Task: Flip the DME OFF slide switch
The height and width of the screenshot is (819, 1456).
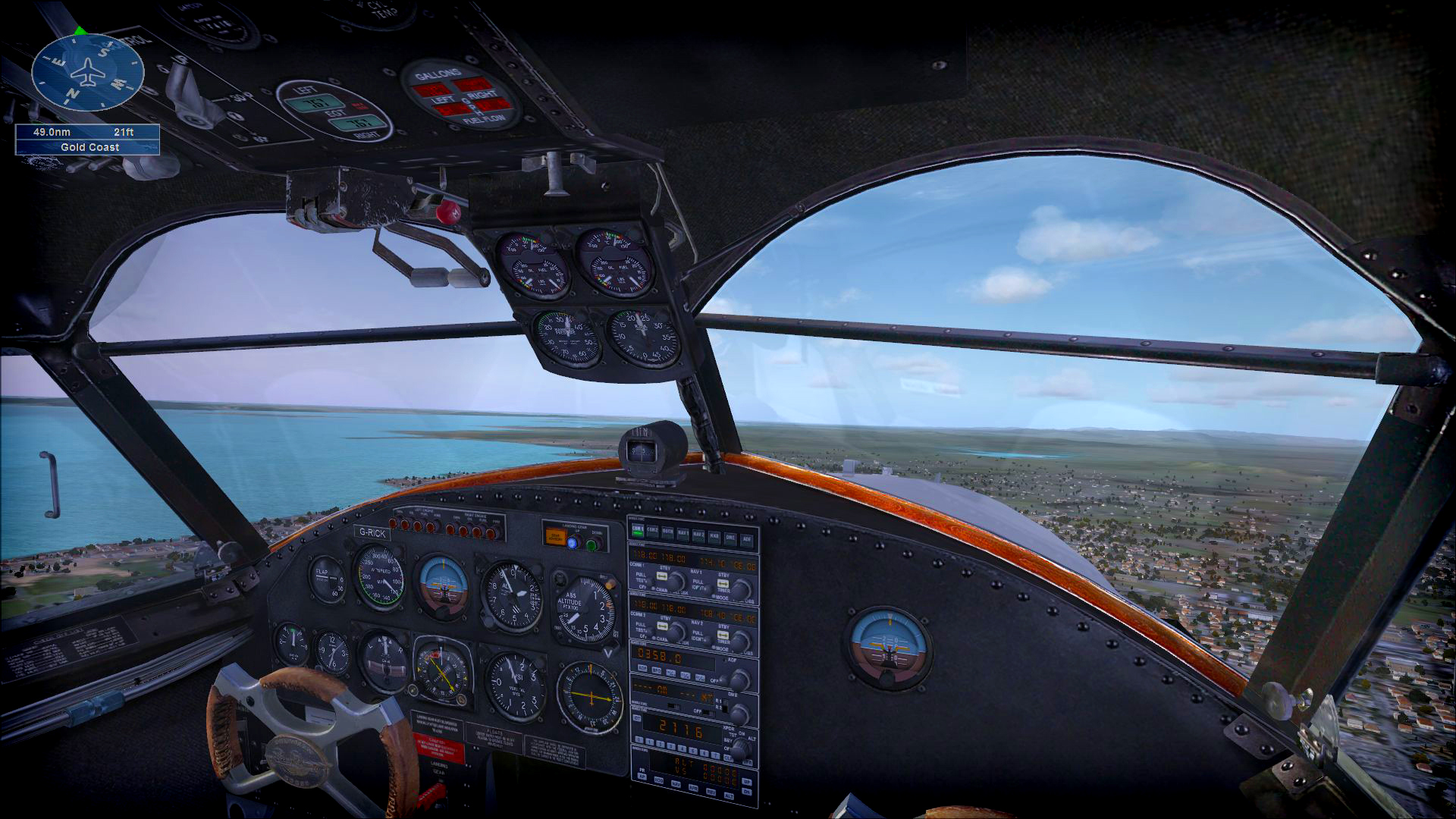Action: (x=709, y=714)
